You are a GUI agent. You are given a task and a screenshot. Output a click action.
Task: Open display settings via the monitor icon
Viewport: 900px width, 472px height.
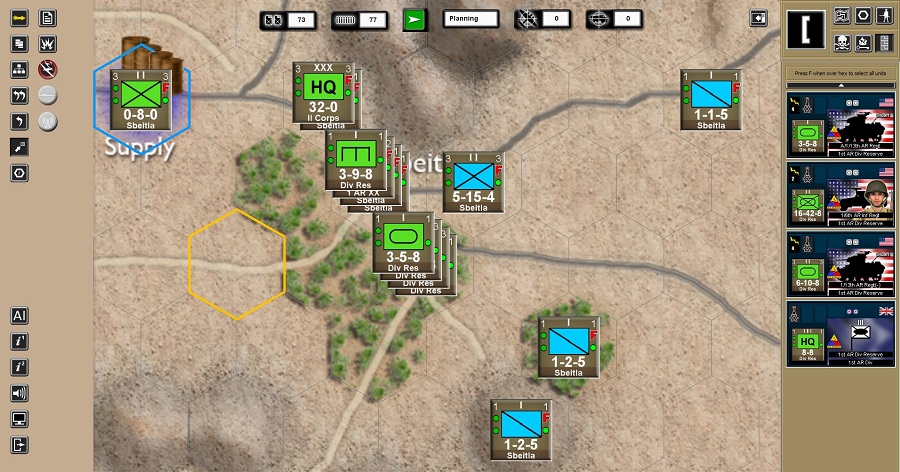click(x=19, y=419)
